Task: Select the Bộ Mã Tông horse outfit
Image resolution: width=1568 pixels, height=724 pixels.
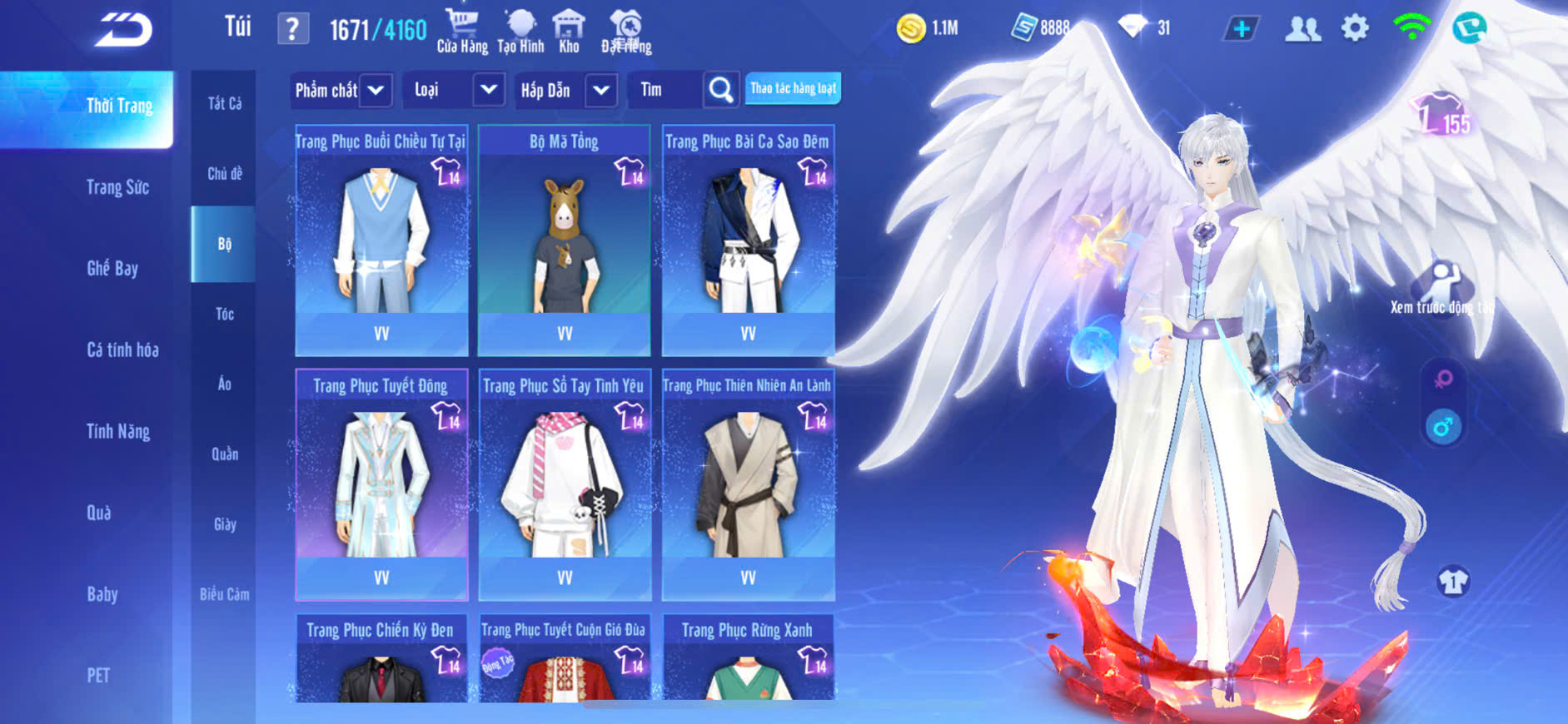Action: coord(565,240)
